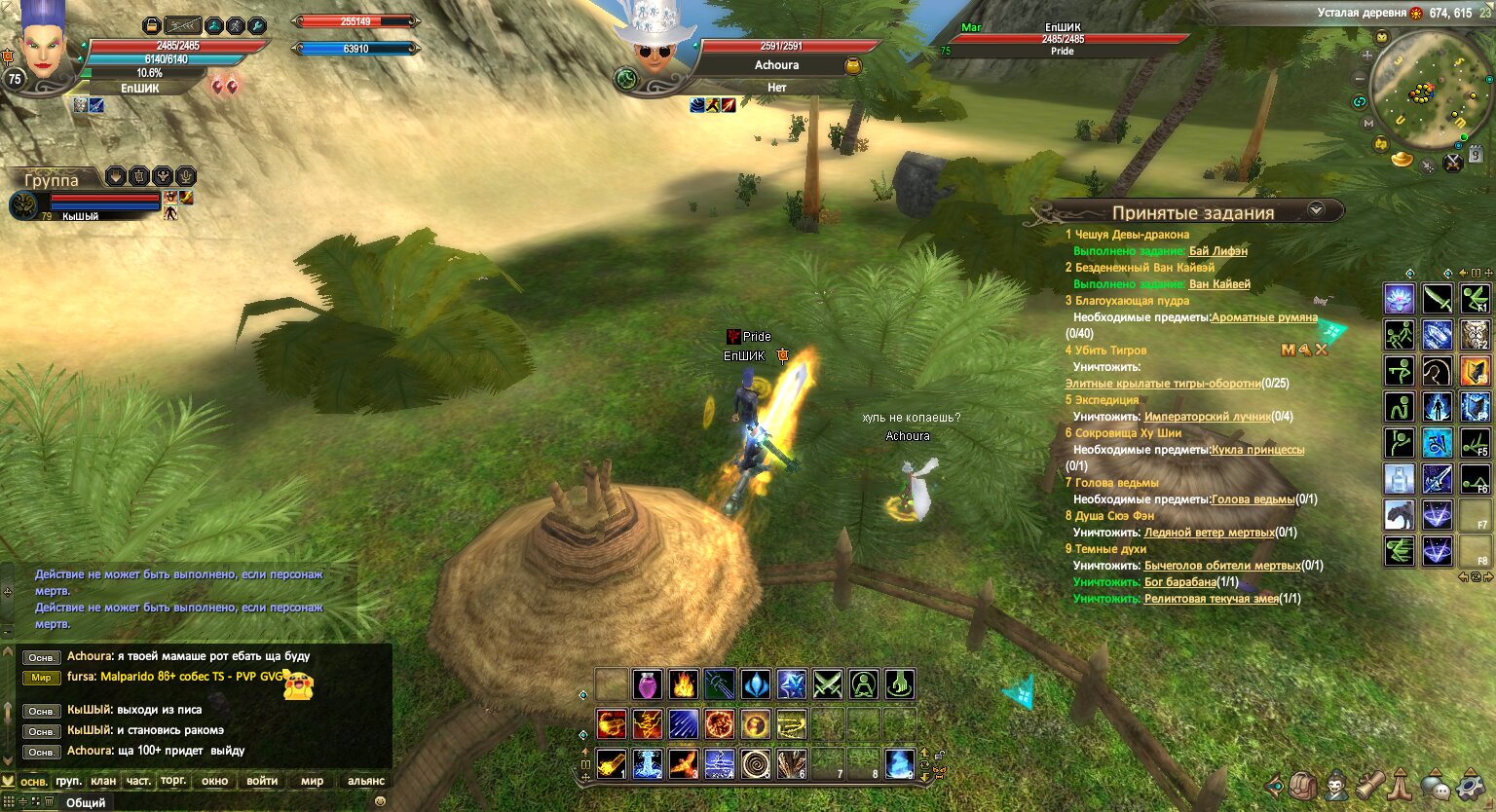Switch to the мир chat tab
Image resolution: width=1496 pixels, height=812 pixels.
(x=312, y=781)
